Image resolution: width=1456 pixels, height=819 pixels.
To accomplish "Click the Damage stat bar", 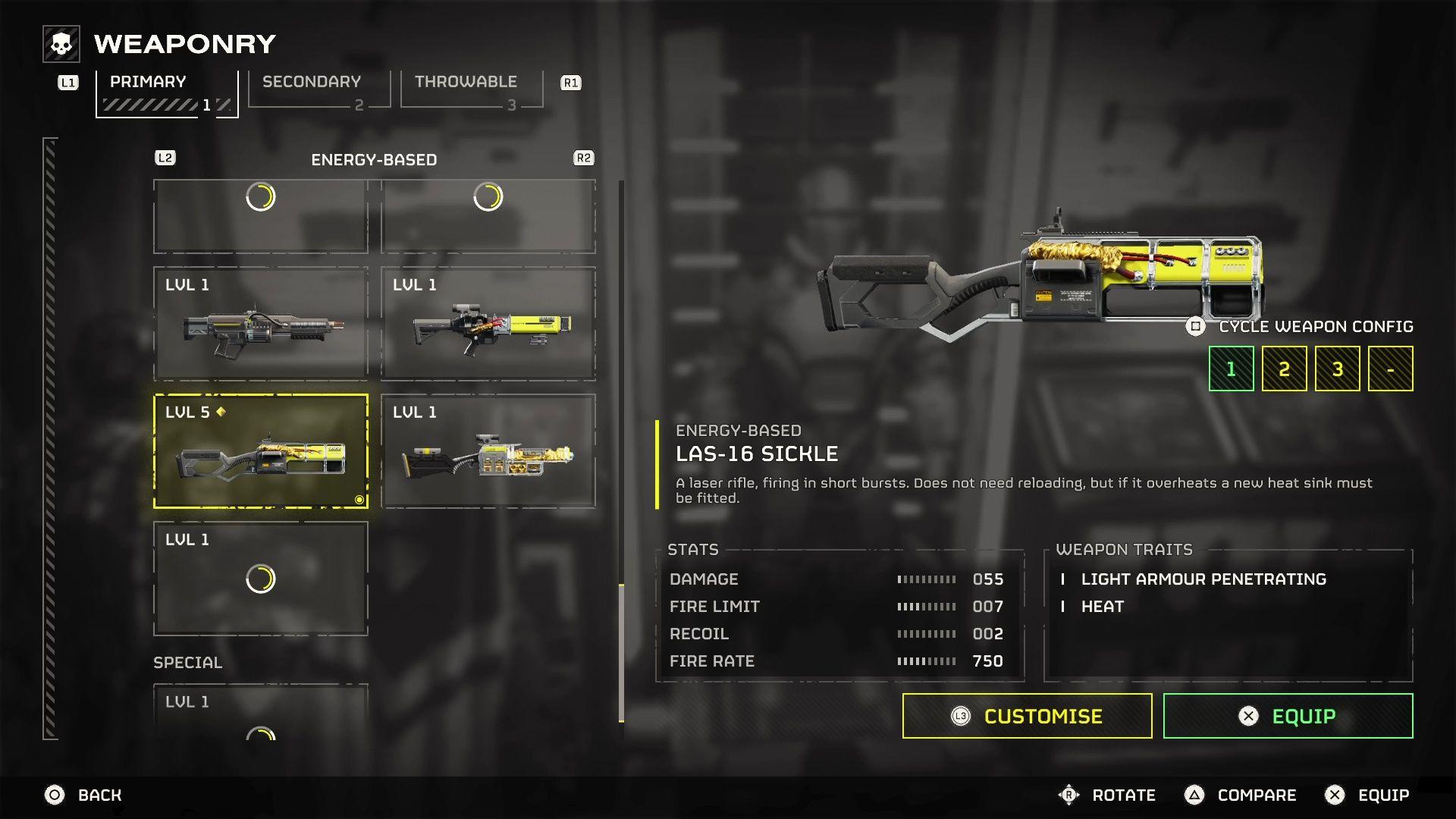I will 925,579.
